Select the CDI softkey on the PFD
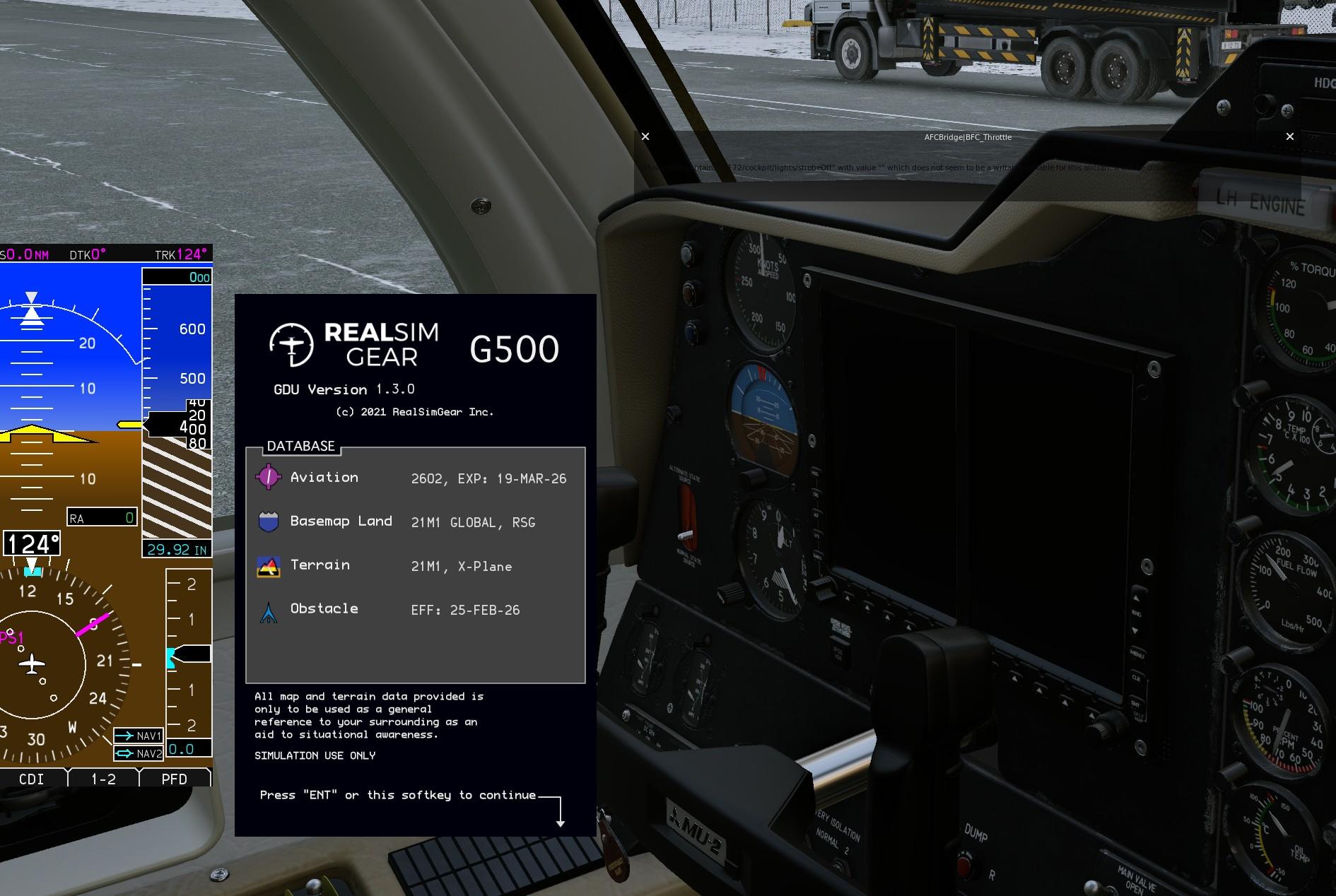1336x896 pixels. pyautogui.click(x=32, y=779)
